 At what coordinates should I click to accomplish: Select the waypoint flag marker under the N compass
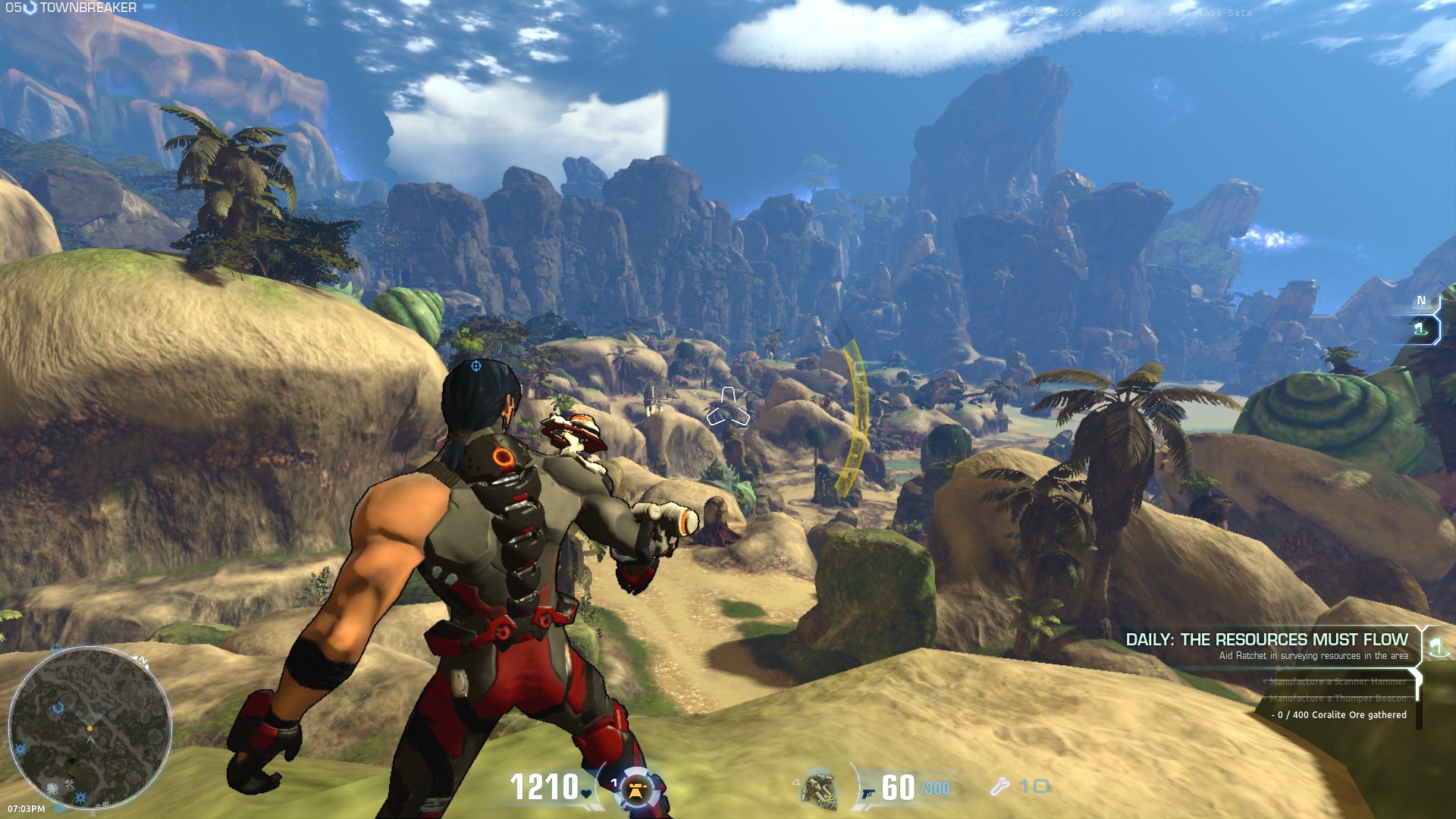[1420, 329]
